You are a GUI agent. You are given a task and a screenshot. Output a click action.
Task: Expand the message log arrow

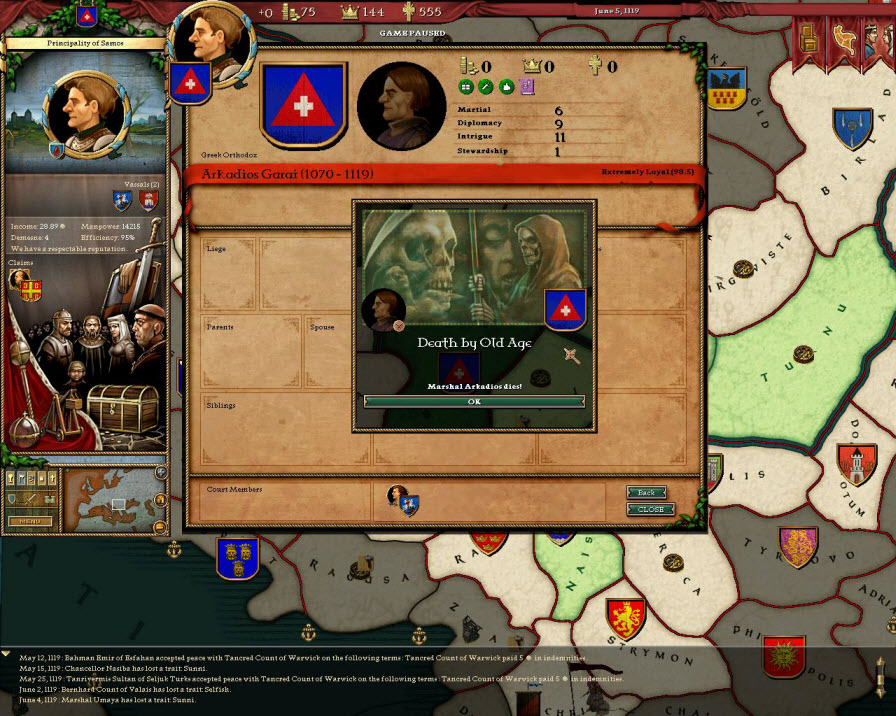(x=7, y=653)
